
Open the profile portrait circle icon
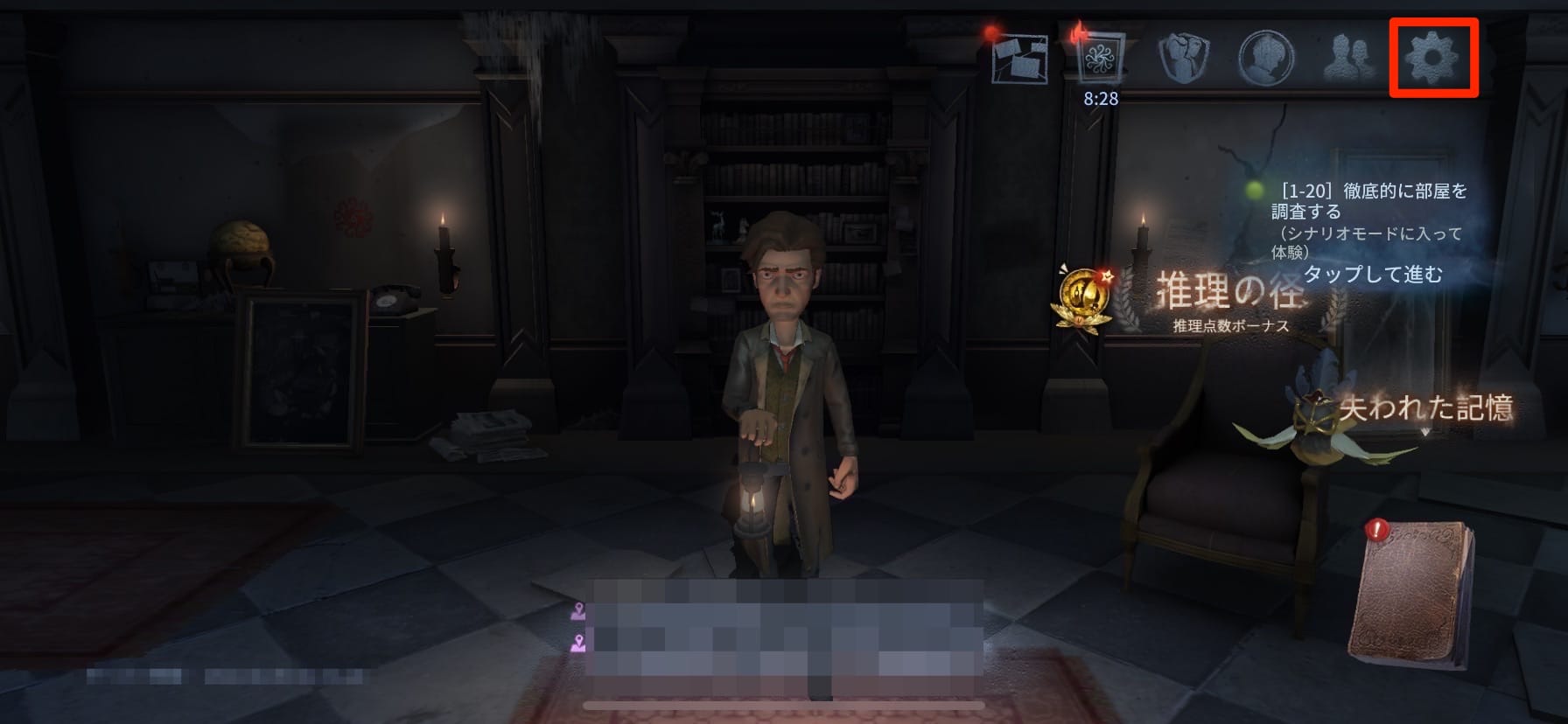1266,58
